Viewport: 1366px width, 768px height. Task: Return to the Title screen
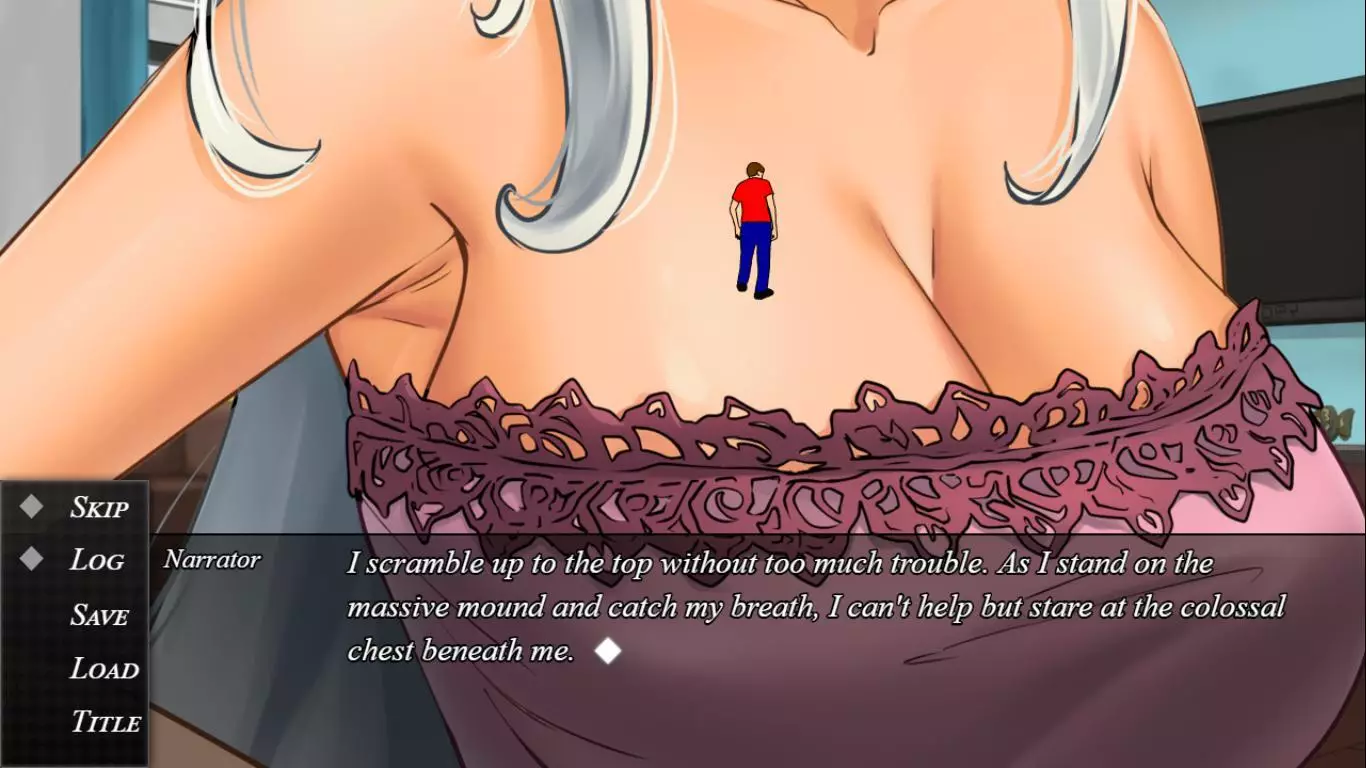click(x=105, y=722)
